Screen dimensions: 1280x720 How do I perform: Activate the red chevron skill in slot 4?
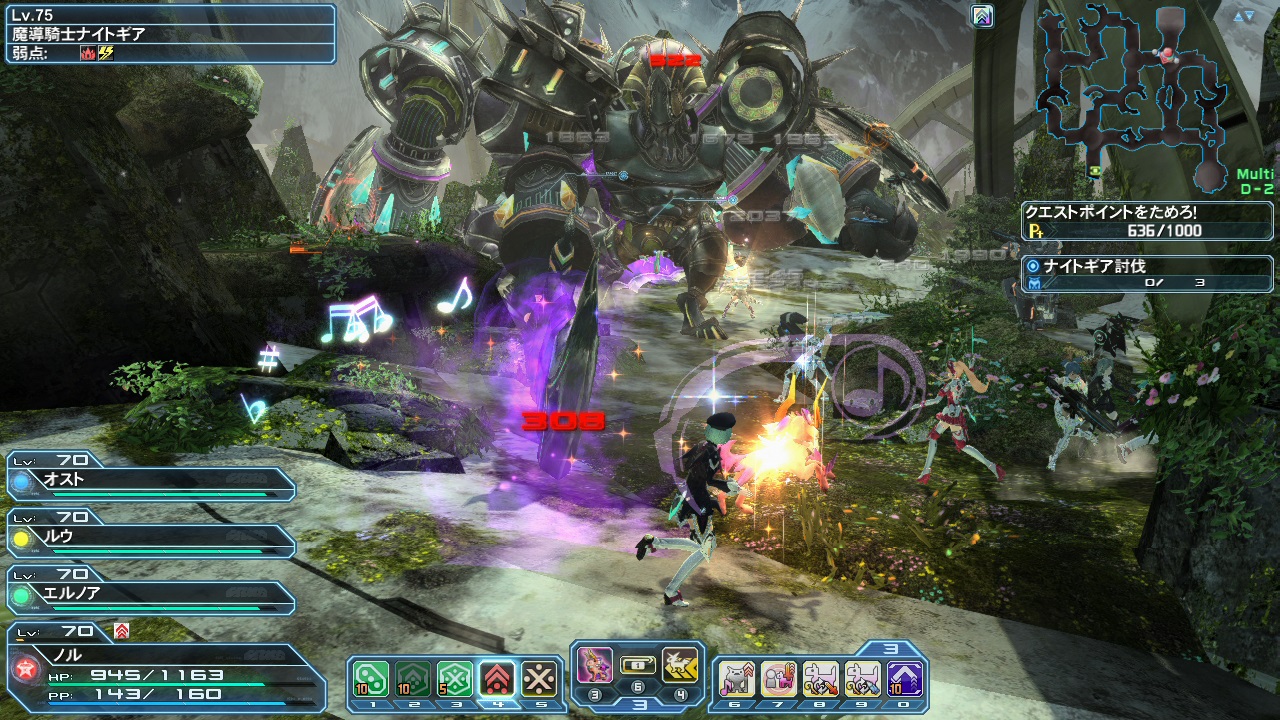pyautogui.click(x=496, y=679)
